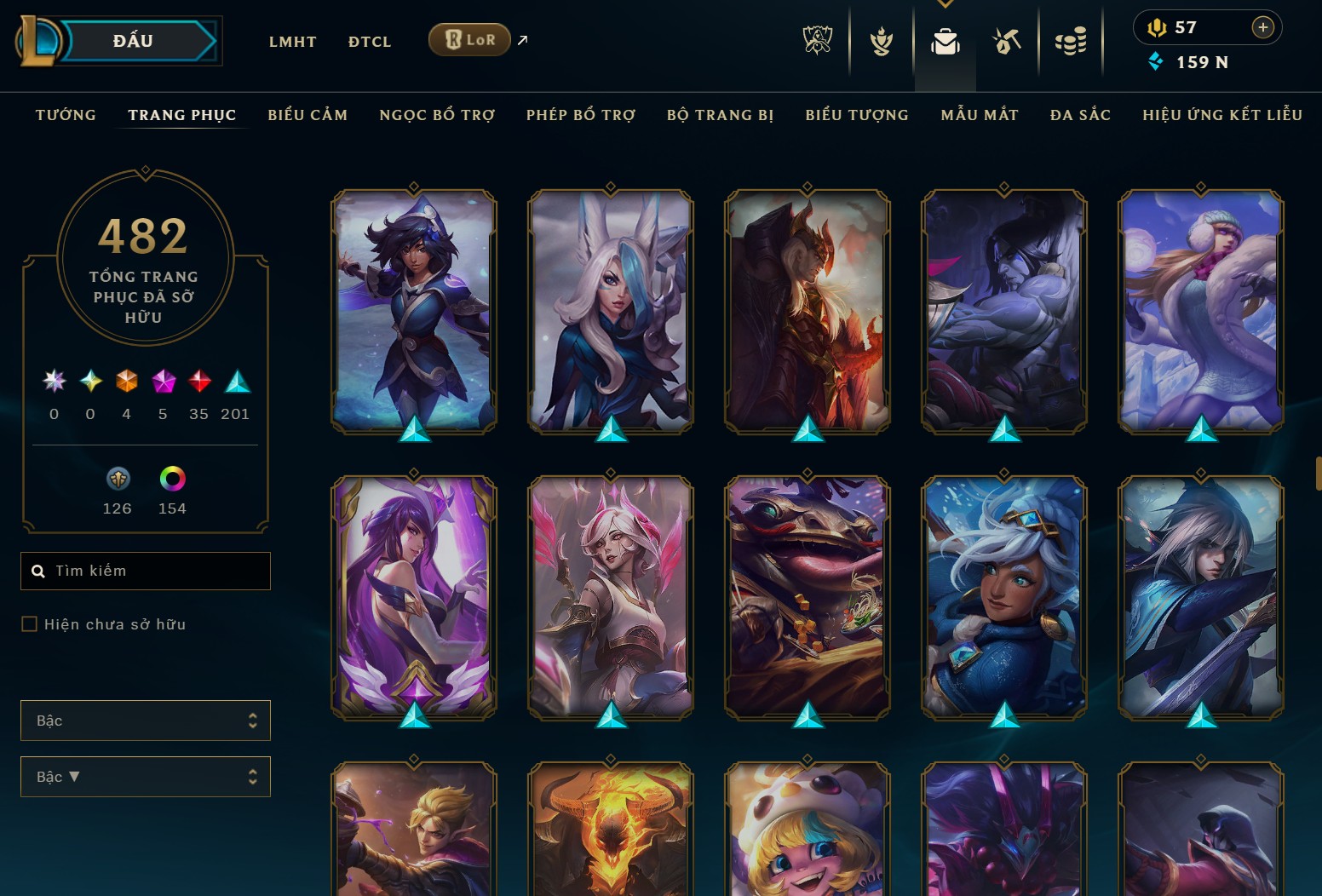Screen dimensions: 1322x896
Task: Collapse the top-center chevron above the nav
Action: pos(945,3)
